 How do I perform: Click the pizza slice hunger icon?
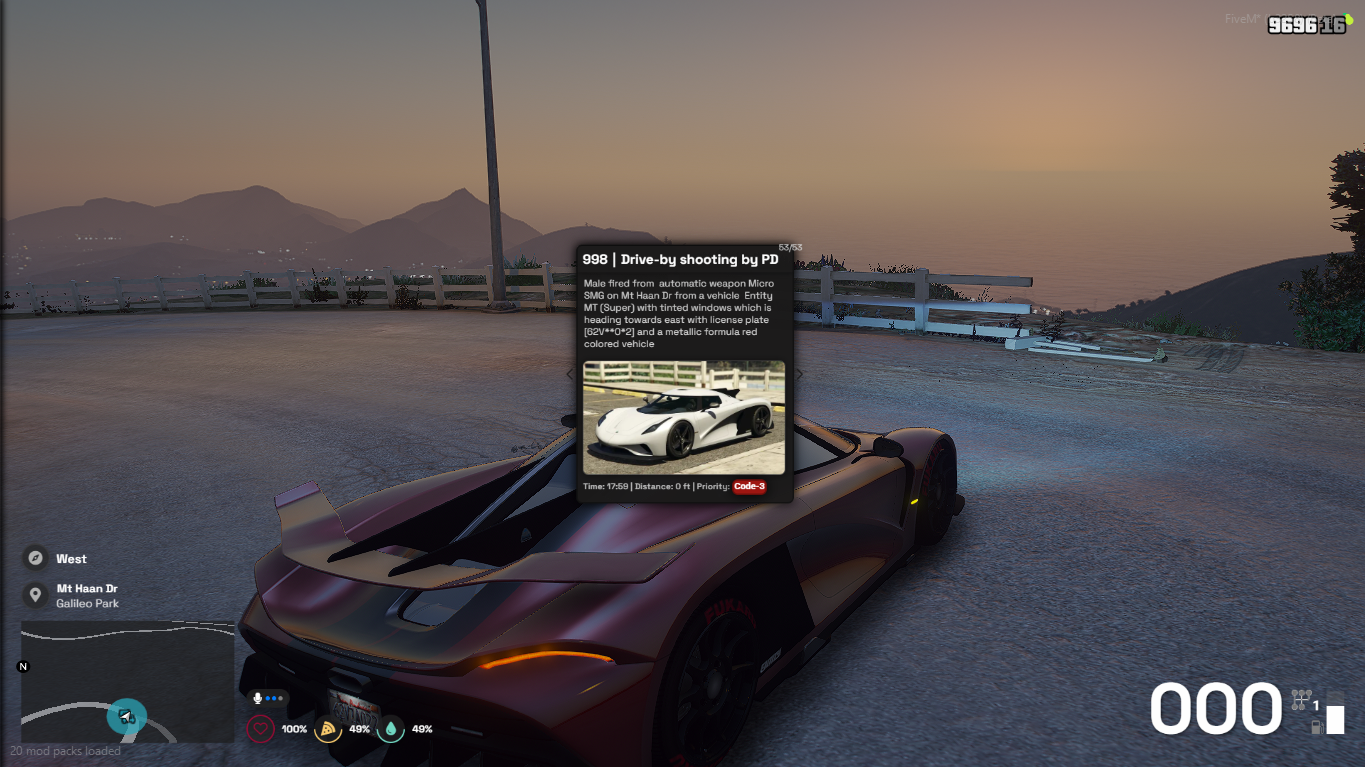(x=326, y=729)
